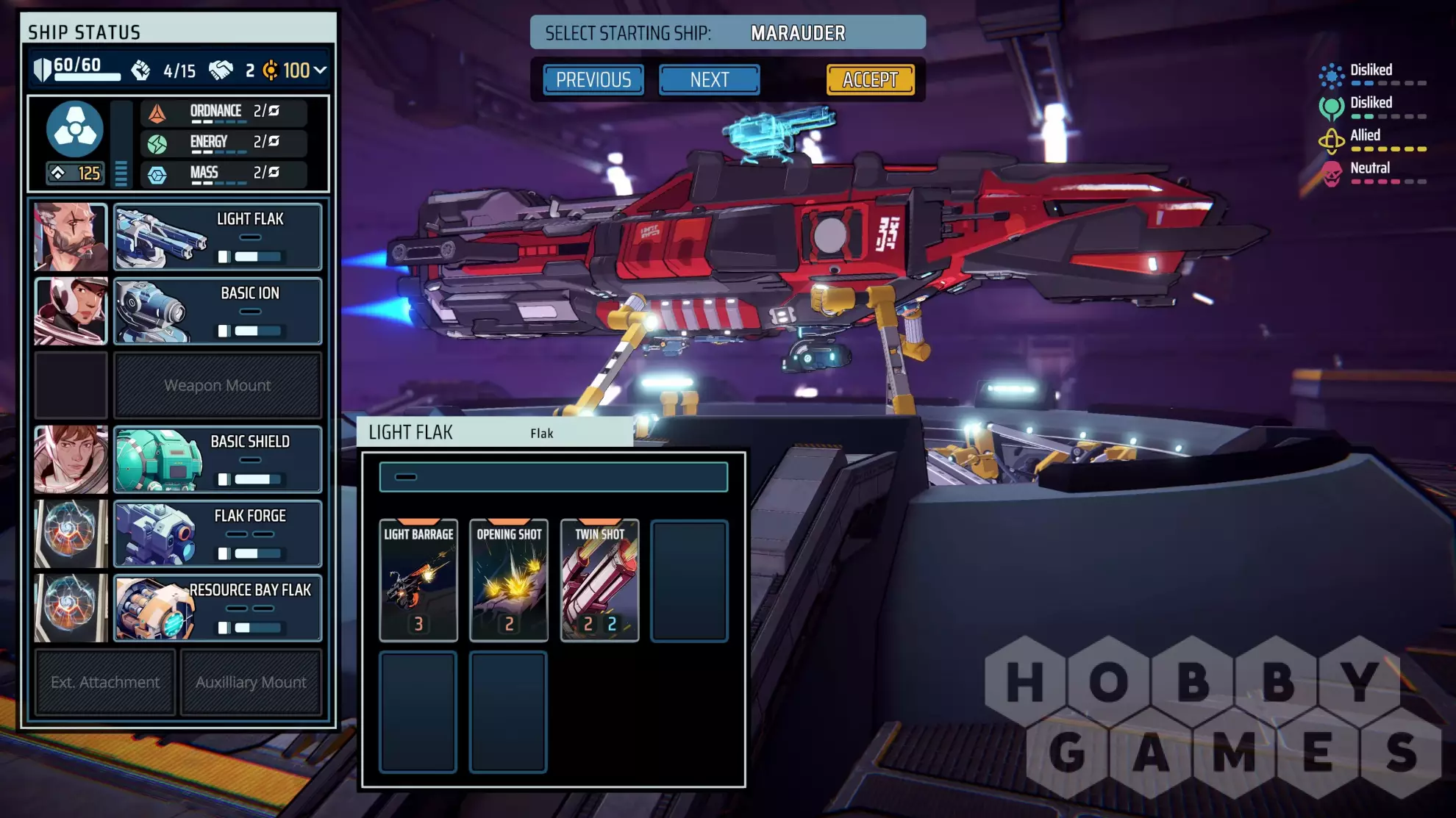Click the reactor core icon
Viewport: 1456px width, 818px height.
(x=75, y=129)
